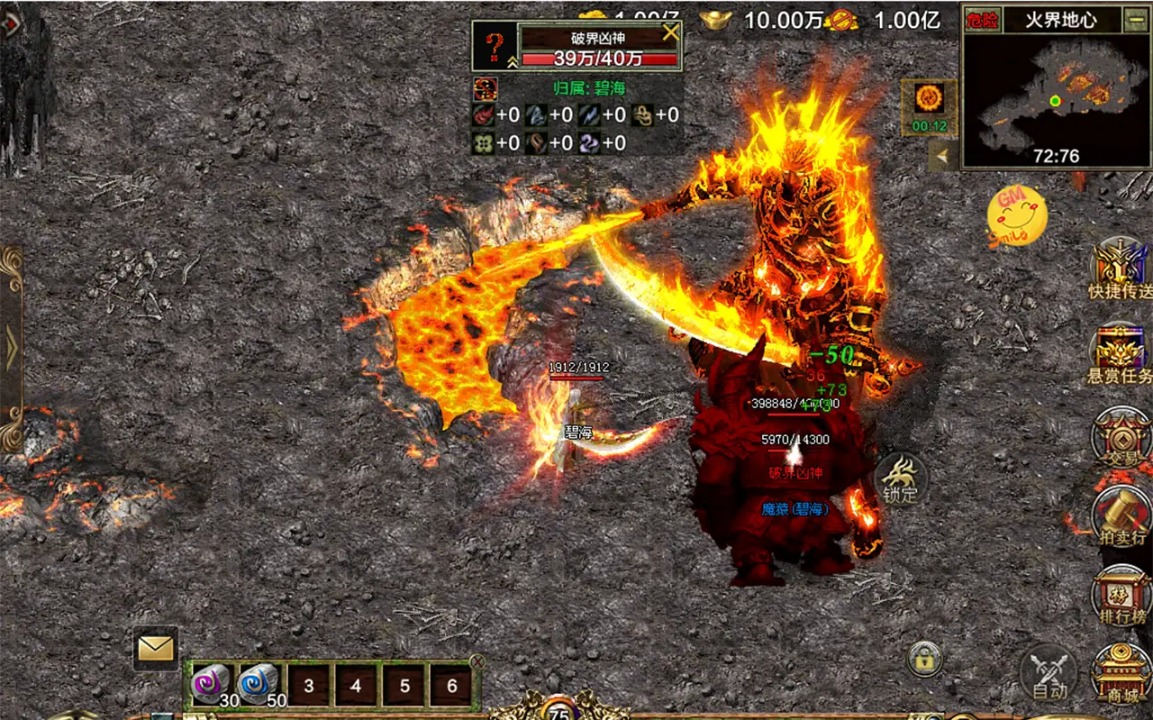Close the 破界凶神 target panel
Screen dimensions: 1153x720
670,32
